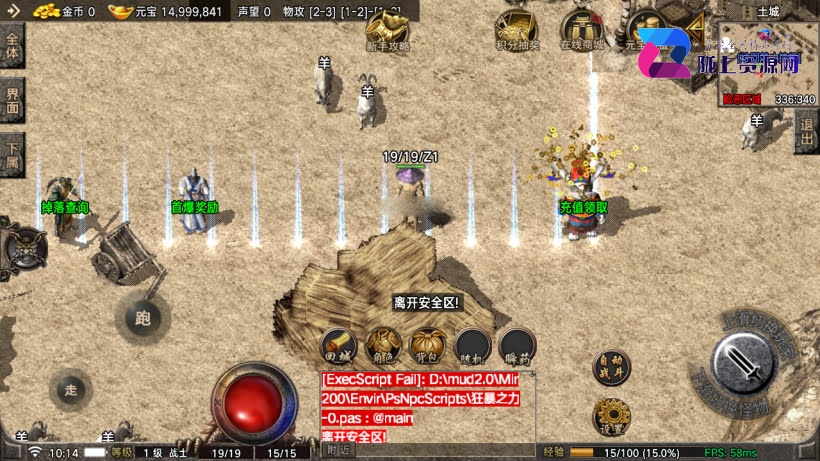Viewport: 820px width, 461px height.
Task: Switch movement to 跑 run mode
Action: point(140,318)
